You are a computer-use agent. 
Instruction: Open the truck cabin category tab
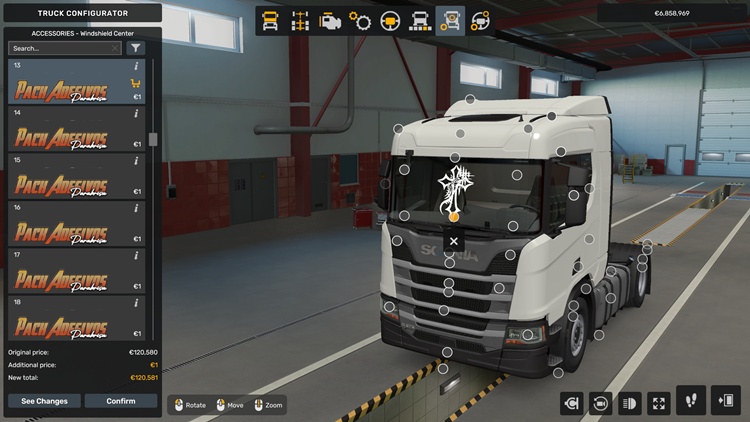coord(270,20)
